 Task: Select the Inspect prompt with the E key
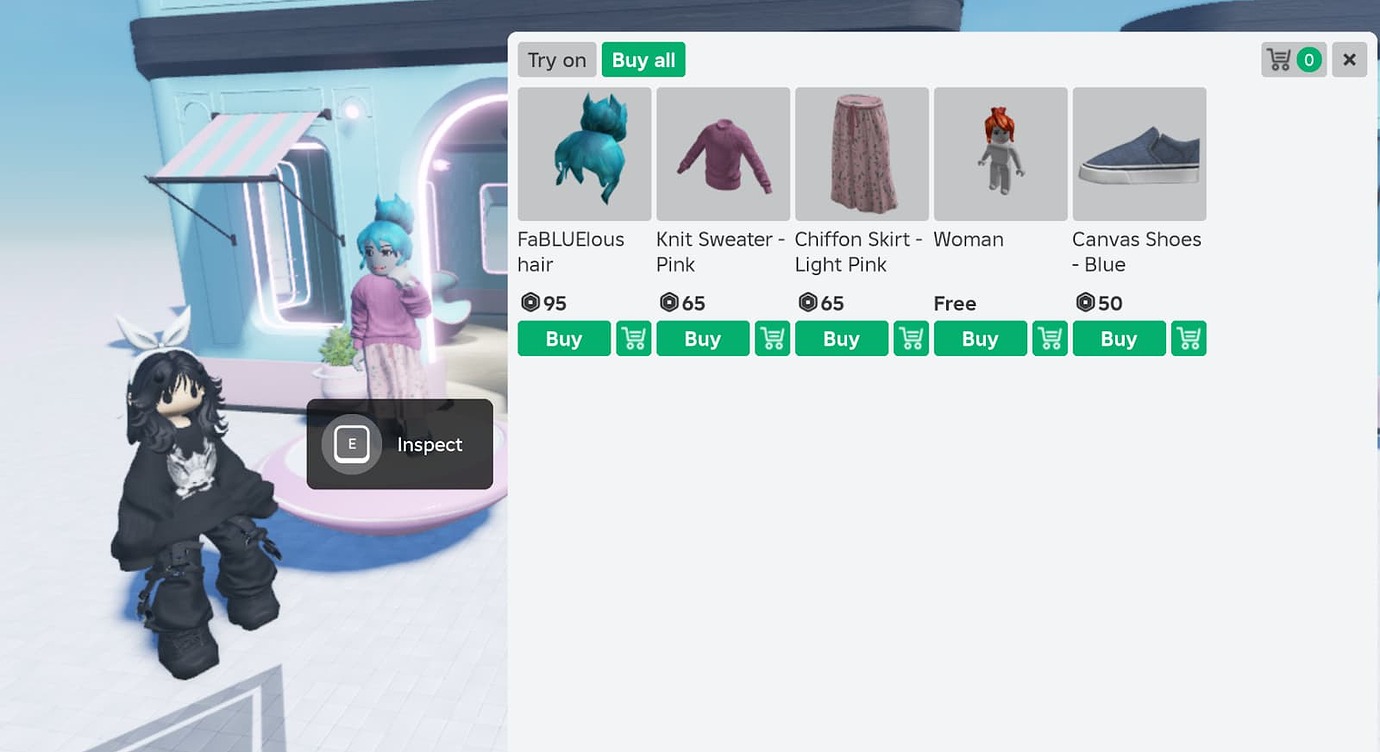(x=399, y=444)
